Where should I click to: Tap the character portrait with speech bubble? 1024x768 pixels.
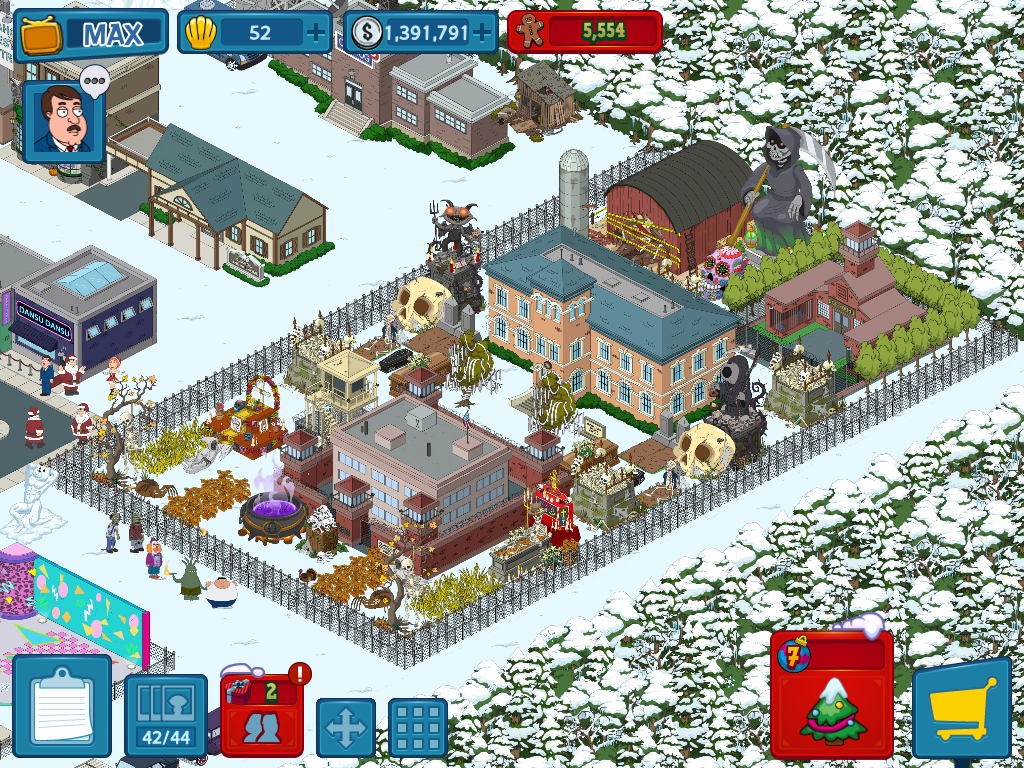(x=64, y=120)
